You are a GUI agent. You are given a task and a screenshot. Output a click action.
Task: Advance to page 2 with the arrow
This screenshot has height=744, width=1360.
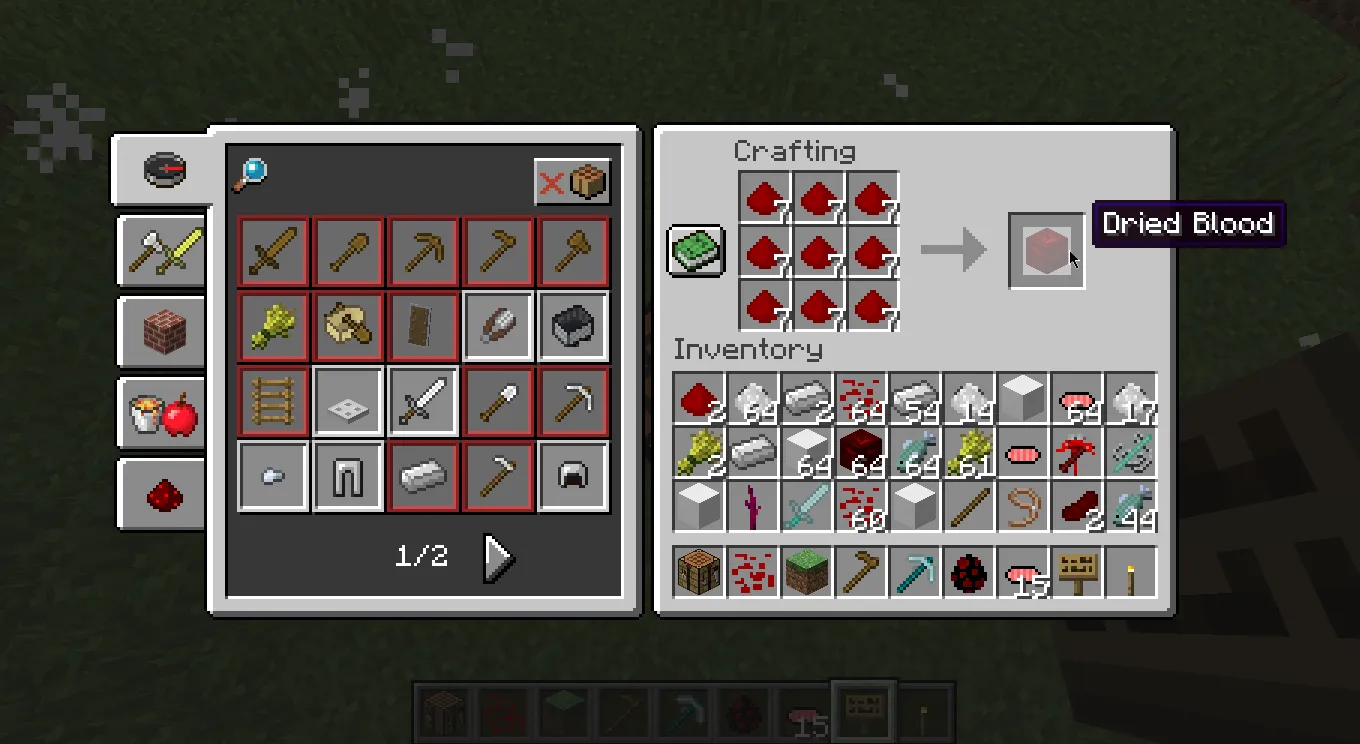point(497,557)
